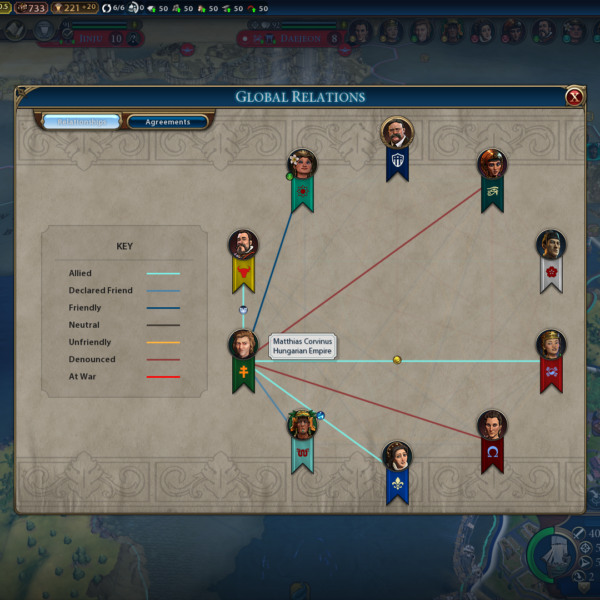The image size is (600, 600).
Task: Select the highlighted Relationships tab
Action: click(81, 122)
